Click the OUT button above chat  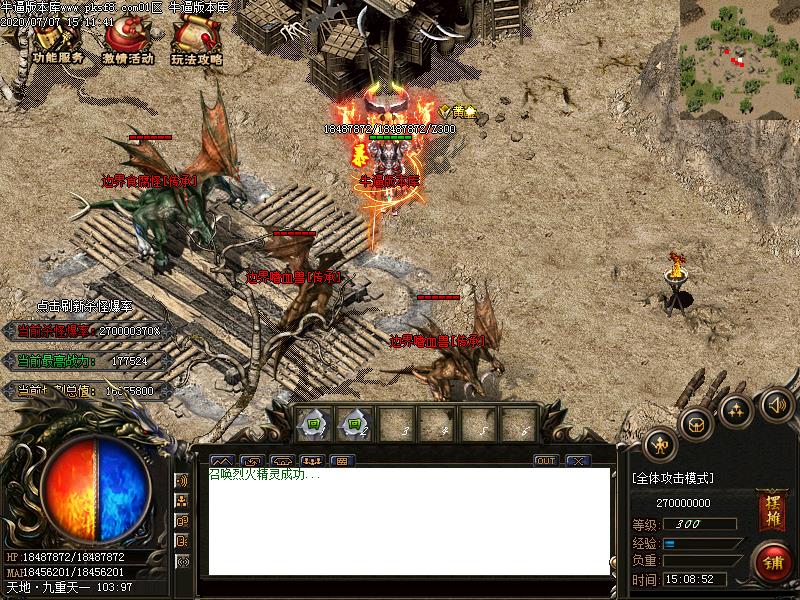coord(545,461)
